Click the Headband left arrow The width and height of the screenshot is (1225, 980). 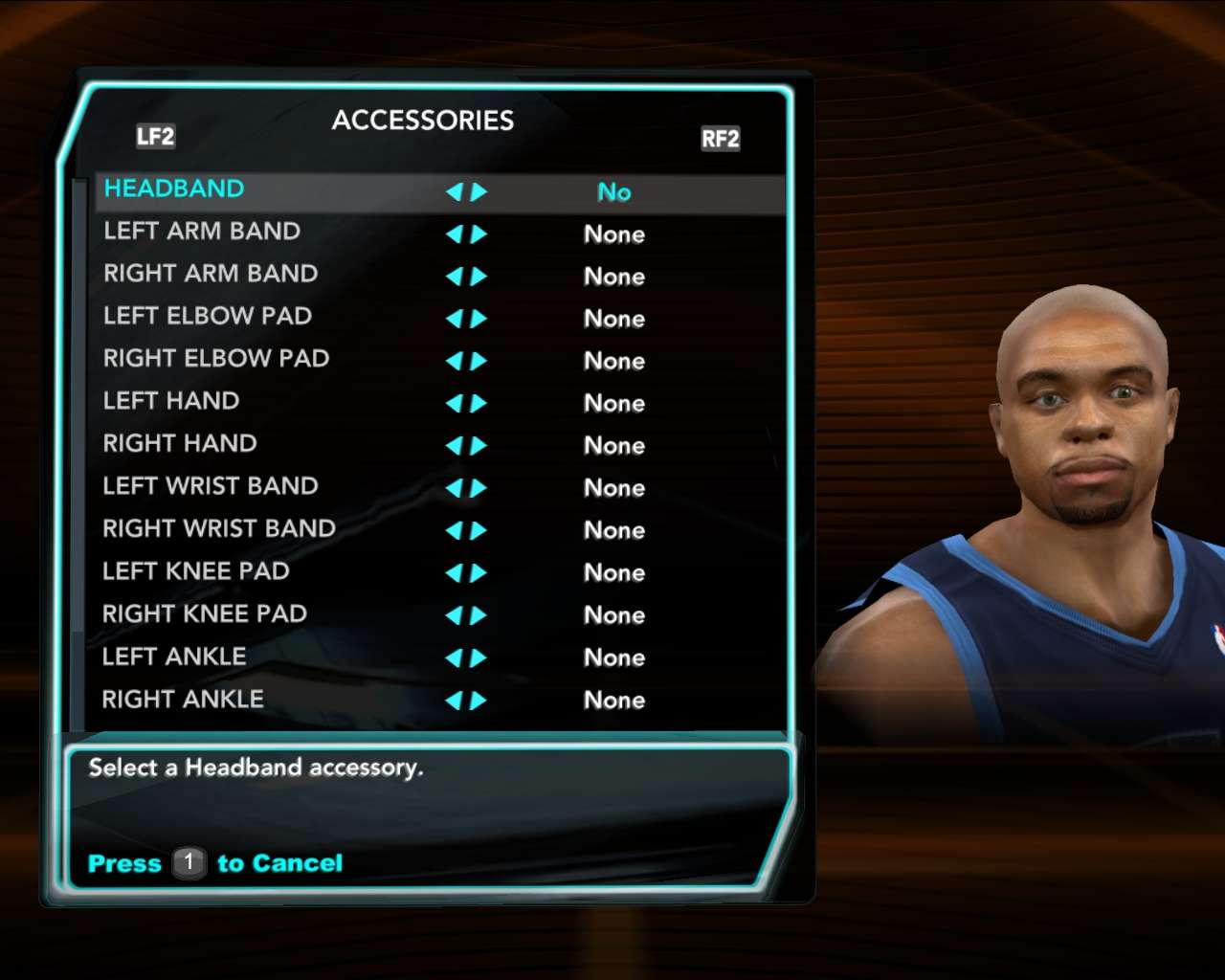click(x=454, y=192)
